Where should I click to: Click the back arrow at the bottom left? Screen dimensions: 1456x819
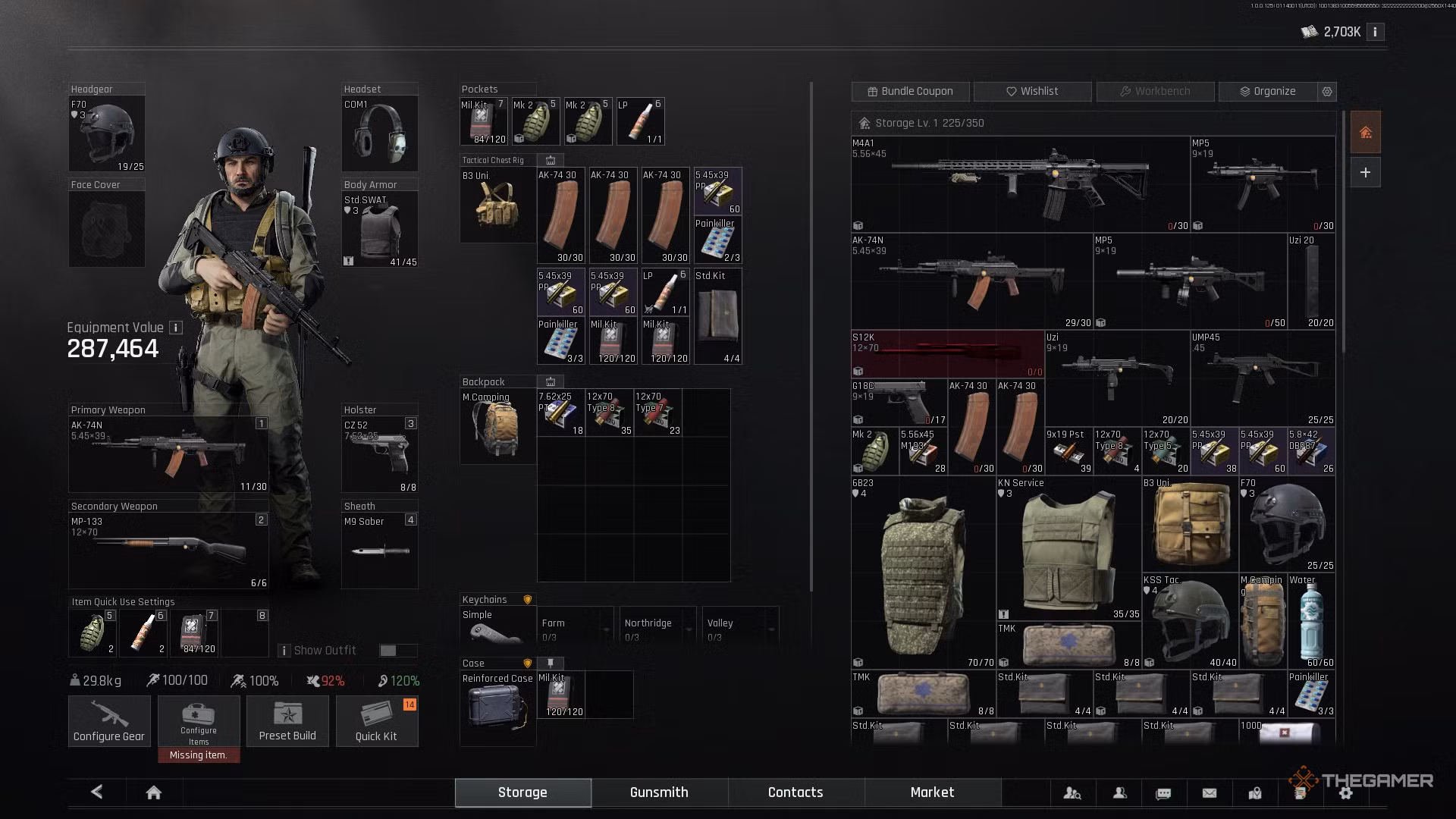click(x=96, y=791)
